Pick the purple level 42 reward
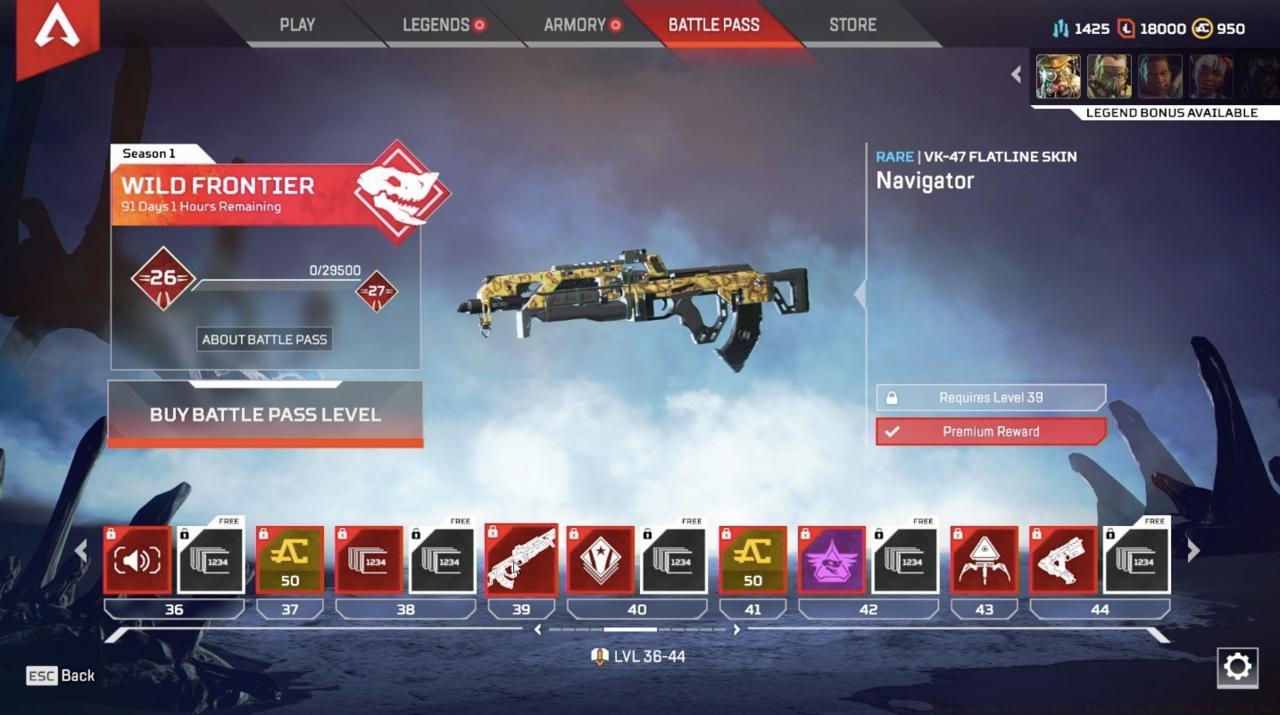1280x715 pixels. coord(832,560)
